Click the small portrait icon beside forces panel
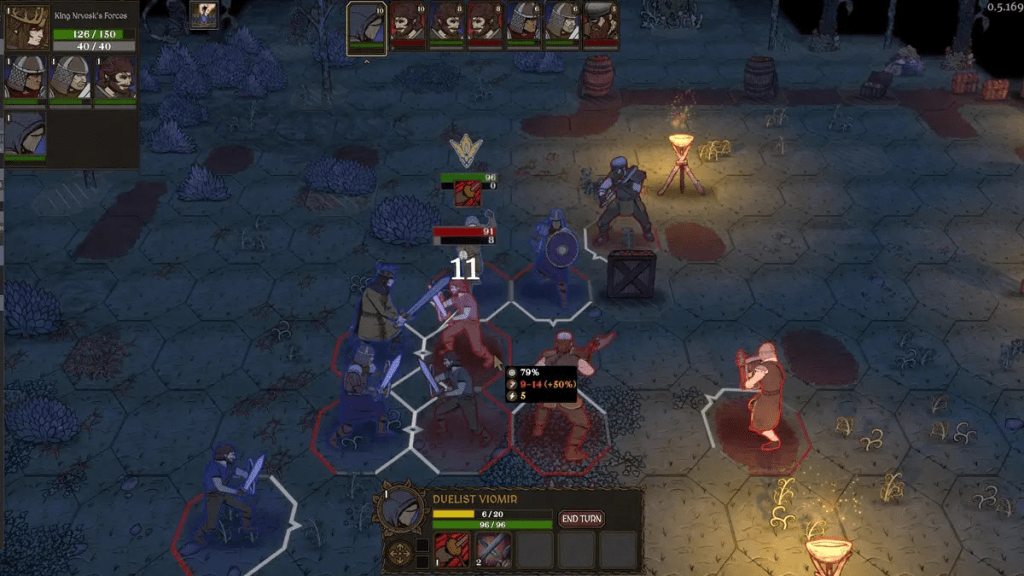This screenshot has height=576, width=1024. 204,15
